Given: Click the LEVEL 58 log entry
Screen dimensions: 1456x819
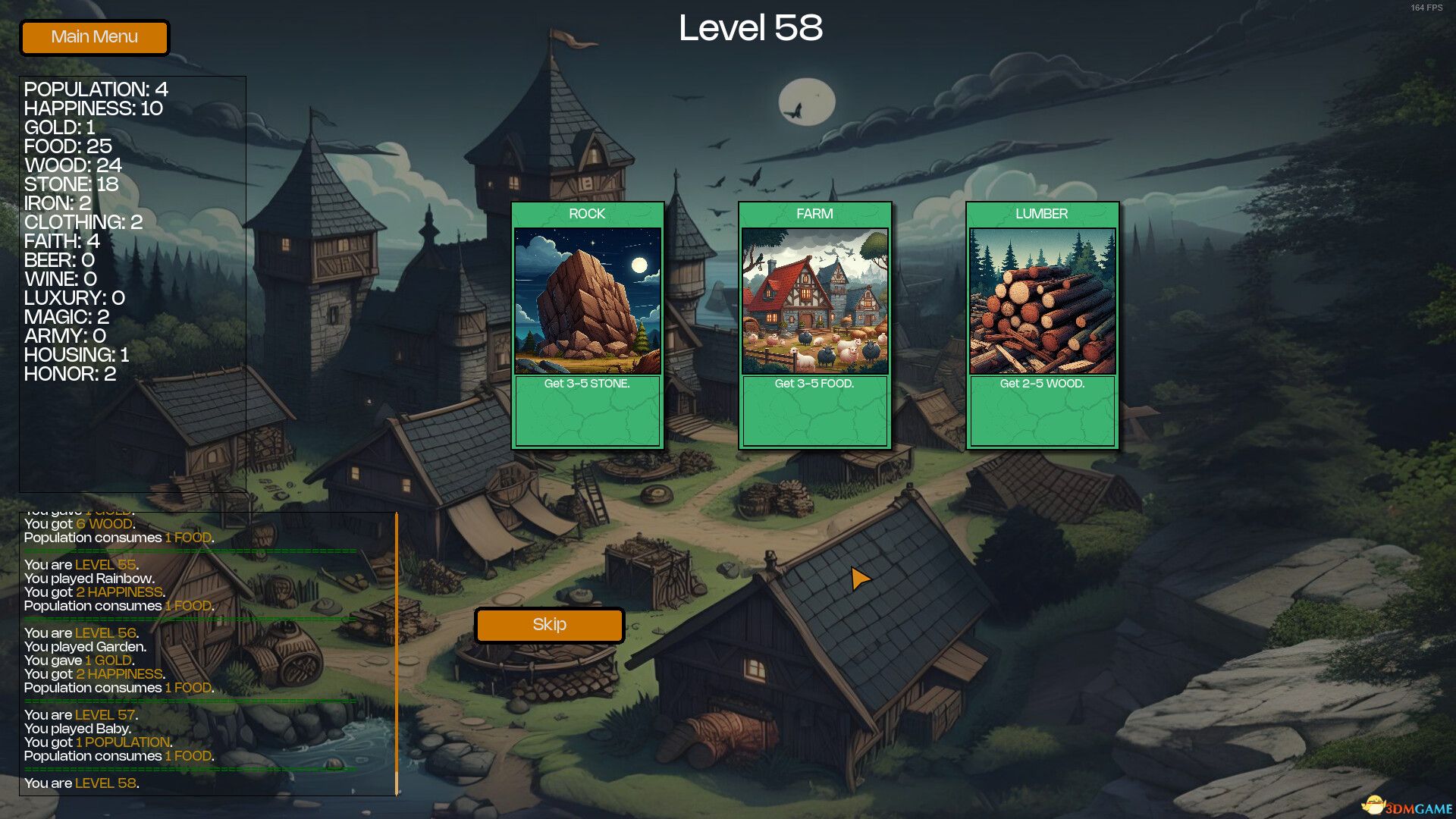Looking at the screenshot, I should pyautogui.click(x=81, y=783).
